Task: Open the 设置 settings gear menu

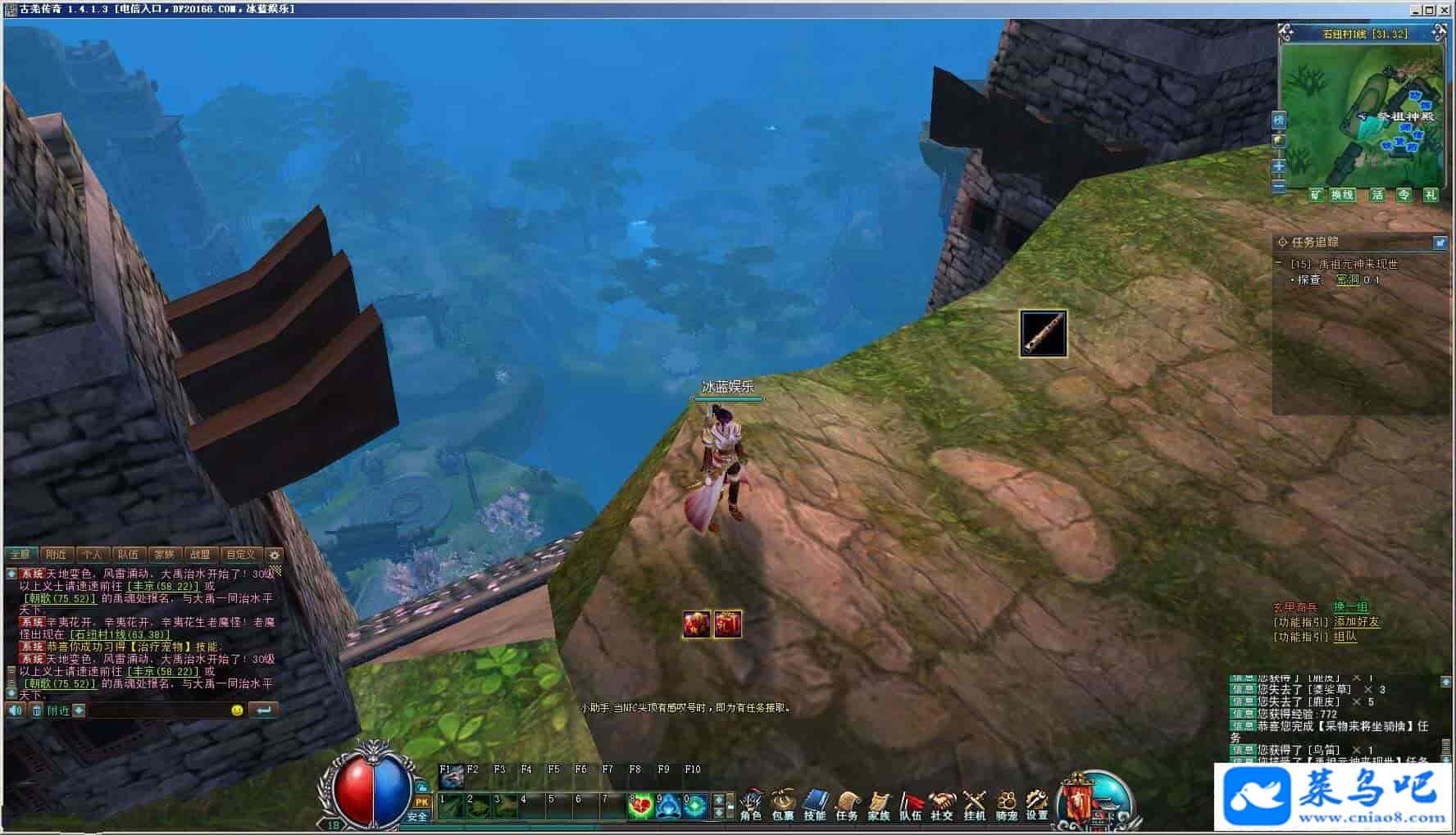Action: click(x=1037, y=804)
